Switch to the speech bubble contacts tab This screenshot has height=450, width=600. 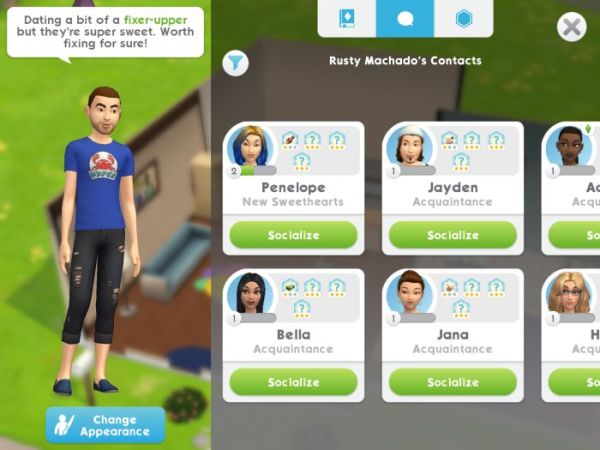pos(405,19)
